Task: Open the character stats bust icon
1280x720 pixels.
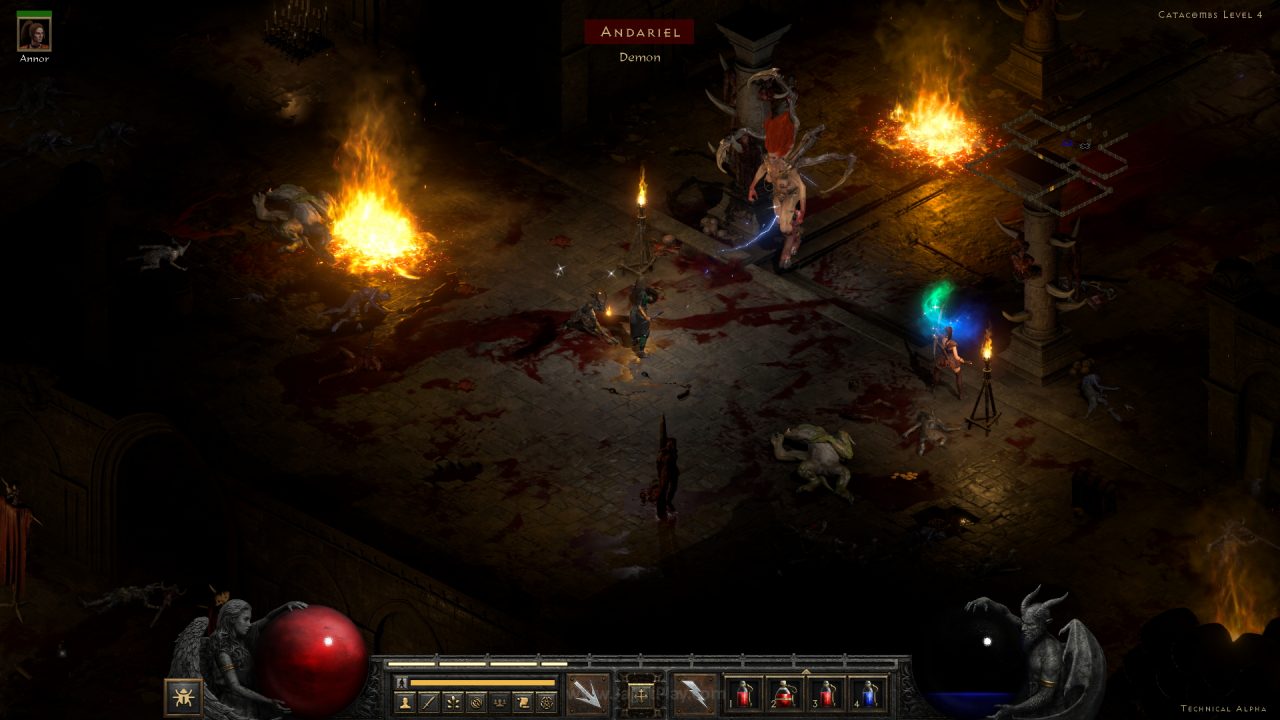Action: click(405, 702)
